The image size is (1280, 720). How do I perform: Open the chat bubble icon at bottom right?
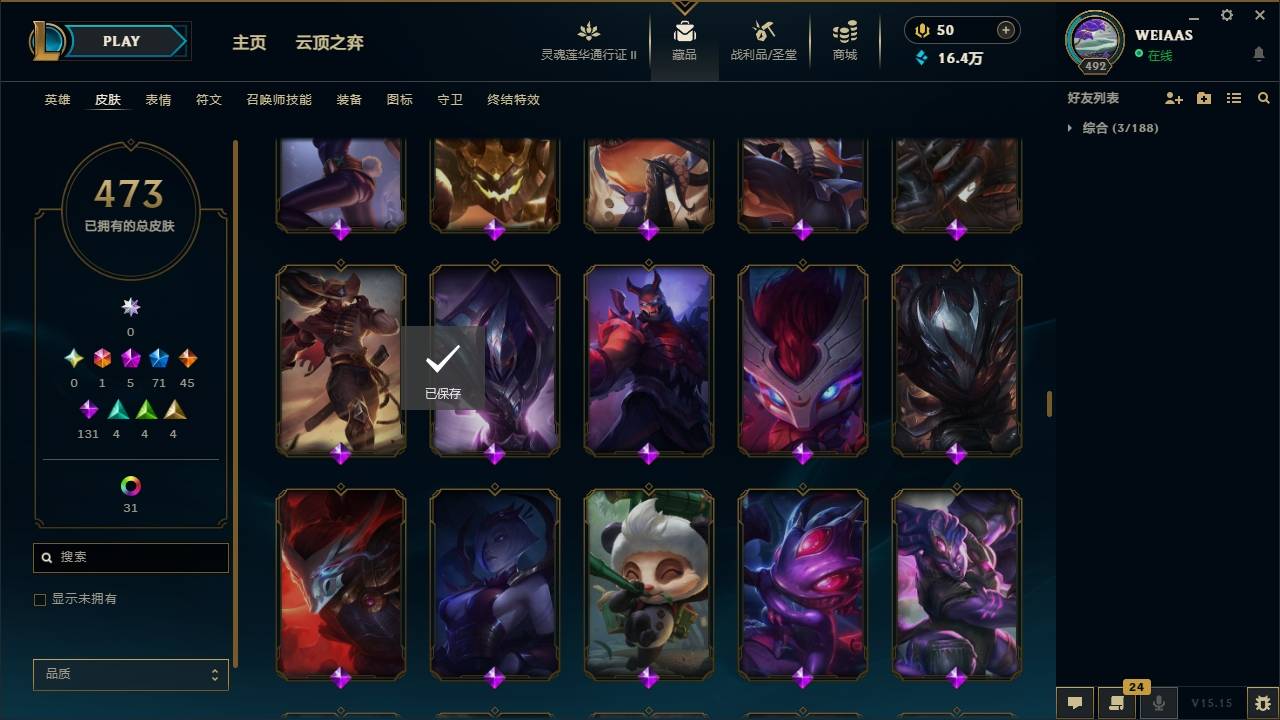1075,703
